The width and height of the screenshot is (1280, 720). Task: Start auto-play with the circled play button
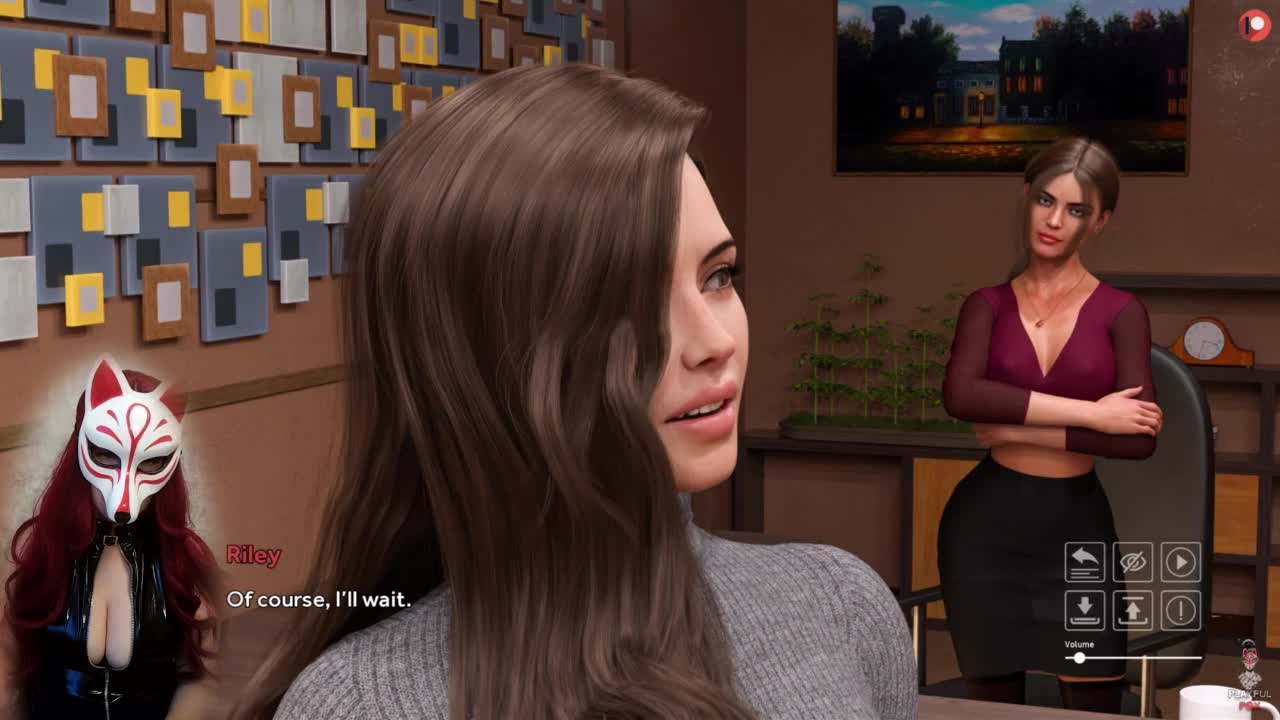(1181, 562)
